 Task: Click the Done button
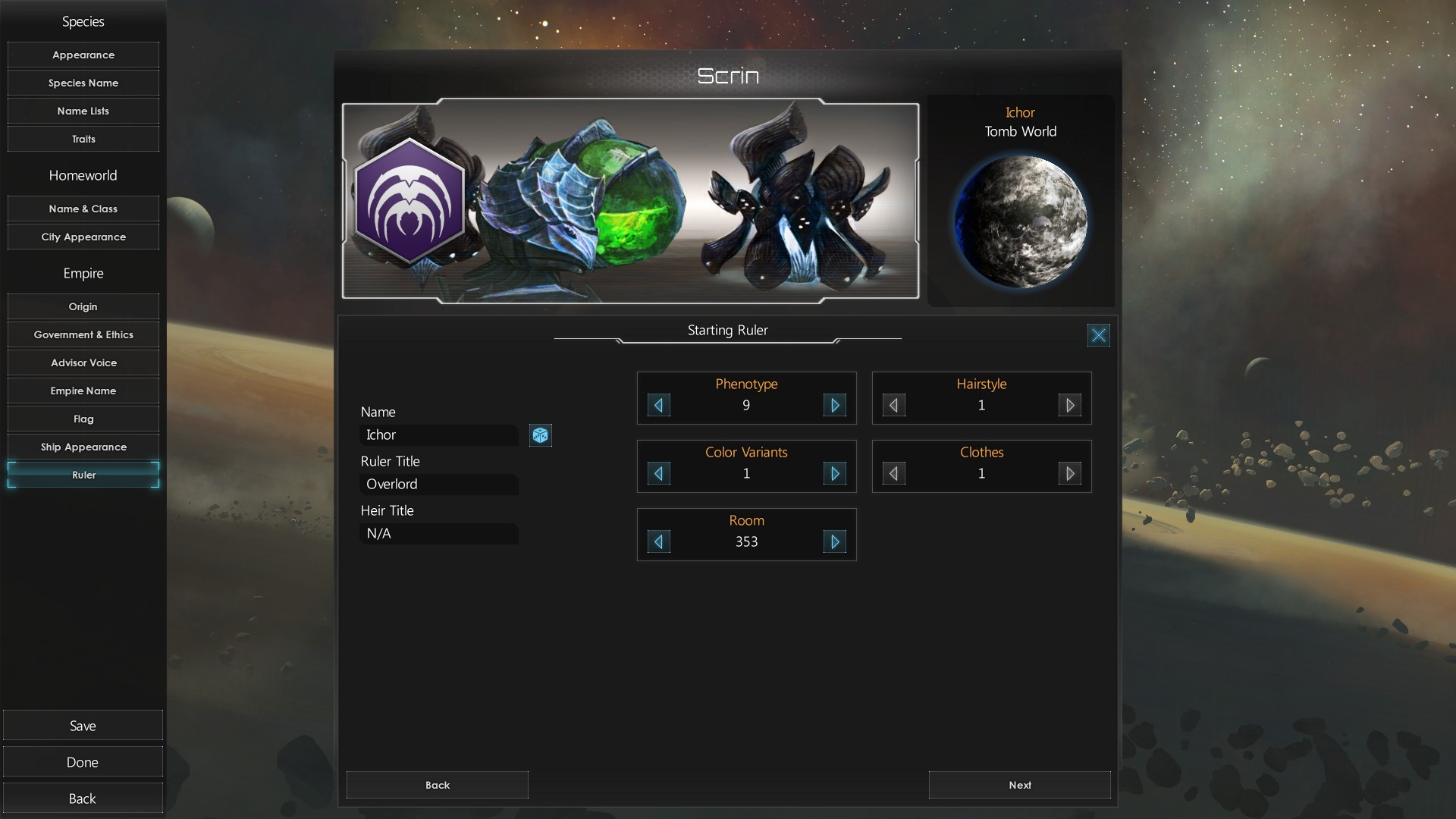click(x=83, y=762)
